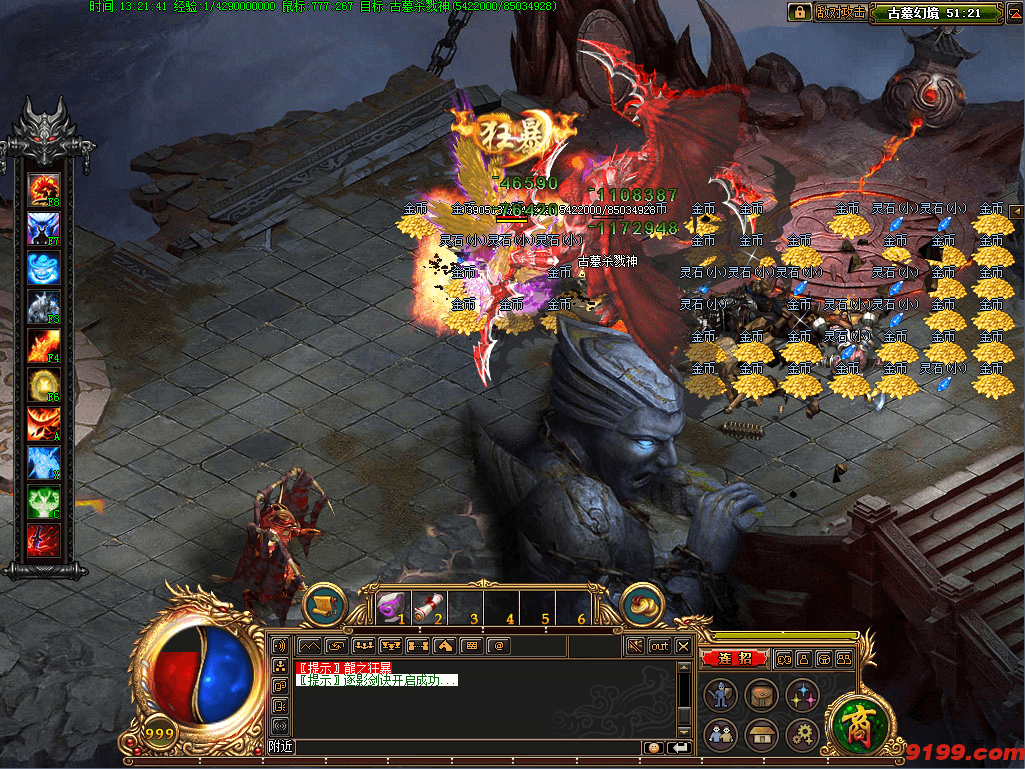Click the round gold ingot button

click(643, 604)
